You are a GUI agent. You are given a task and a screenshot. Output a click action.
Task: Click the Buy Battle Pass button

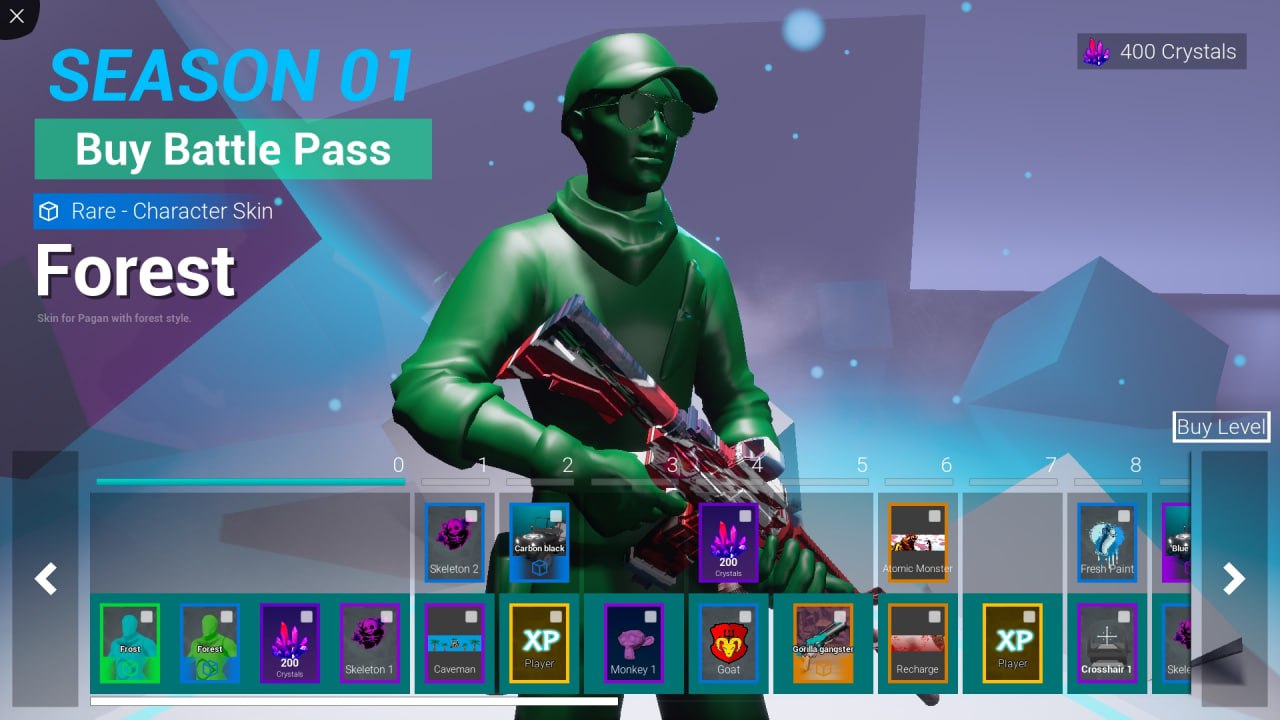coord(233,150)
